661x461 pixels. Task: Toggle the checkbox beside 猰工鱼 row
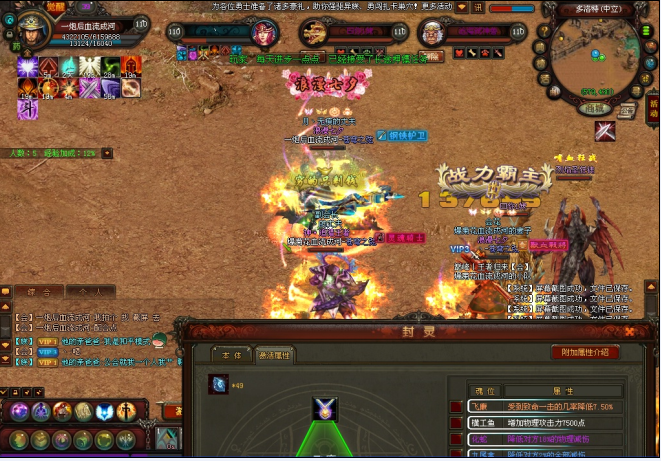[x=456, y=423]
